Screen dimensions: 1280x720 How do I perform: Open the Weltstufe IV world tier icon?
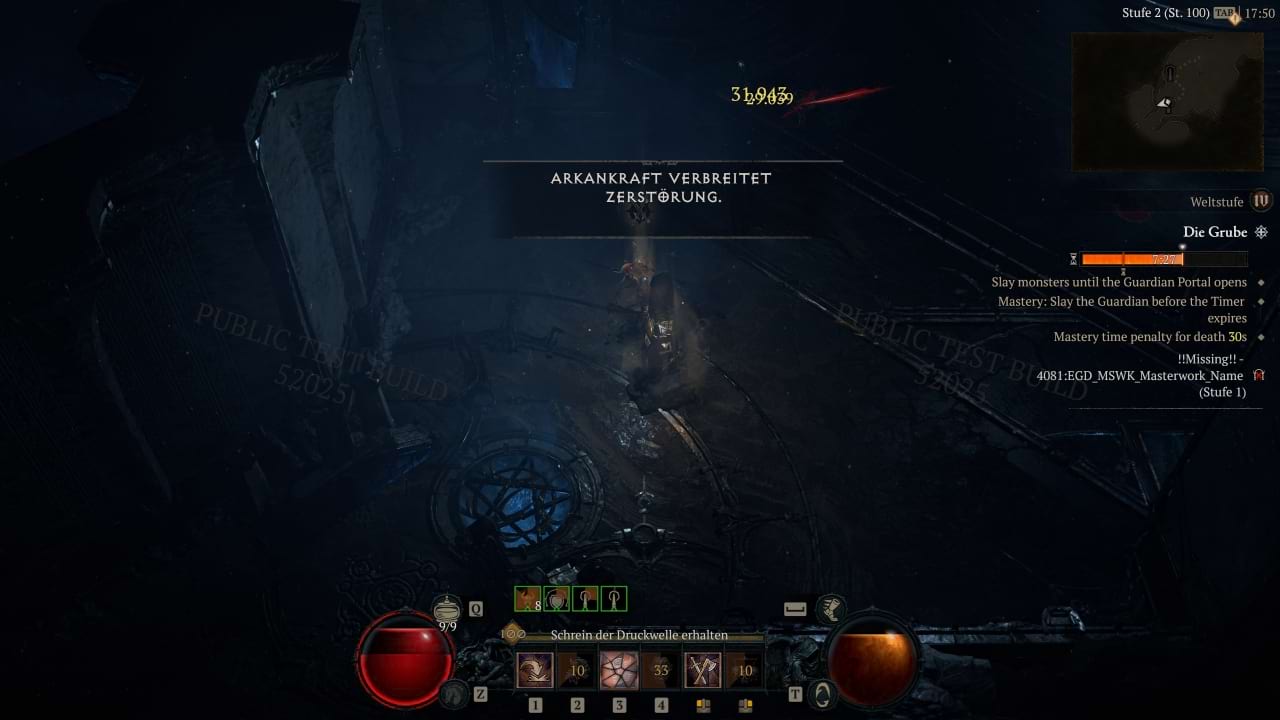point(1261,201)
